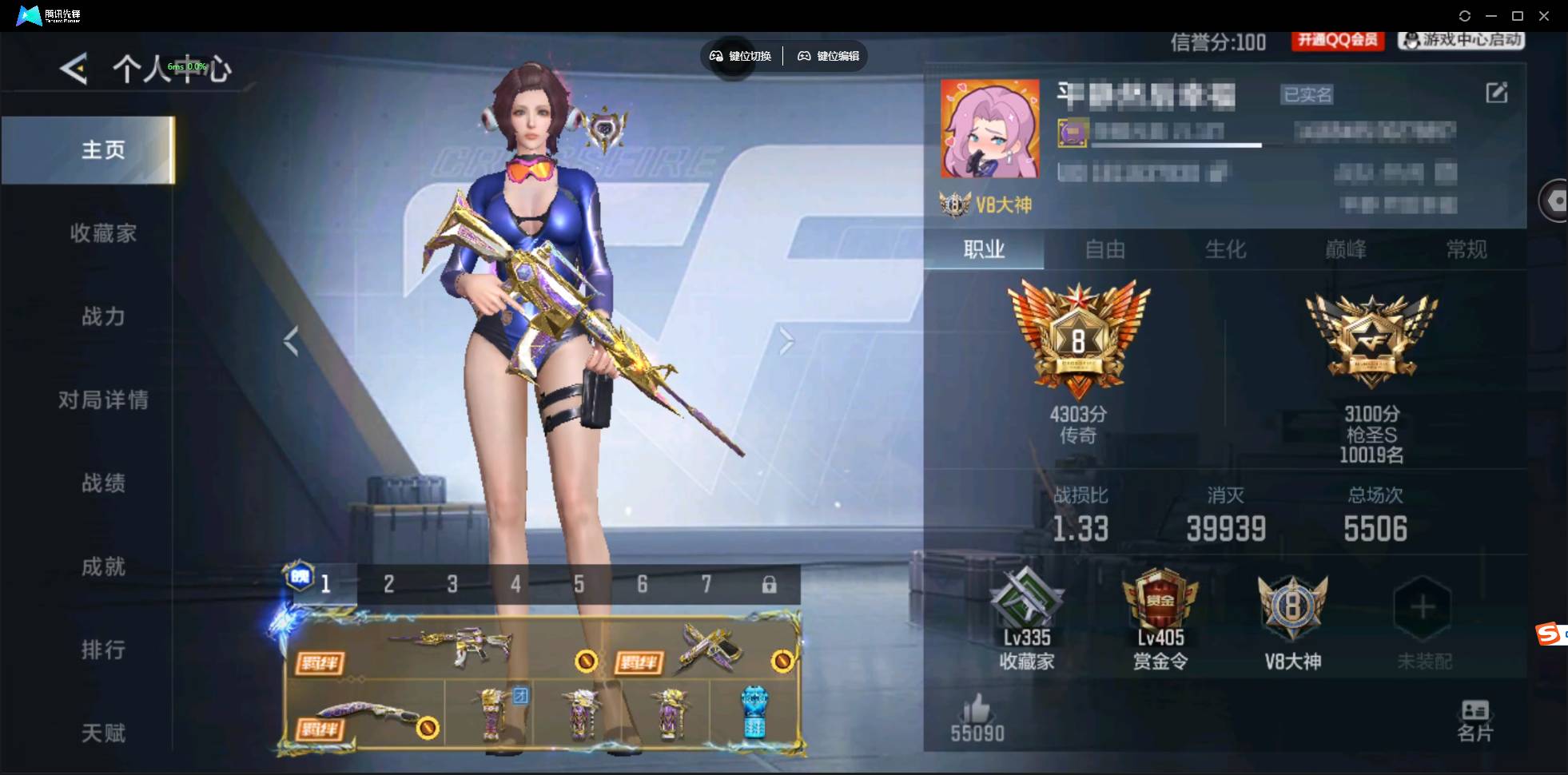1568x775 pixels.
Task: Switch to the 巅峰 mode tab
Action: 1345,250
